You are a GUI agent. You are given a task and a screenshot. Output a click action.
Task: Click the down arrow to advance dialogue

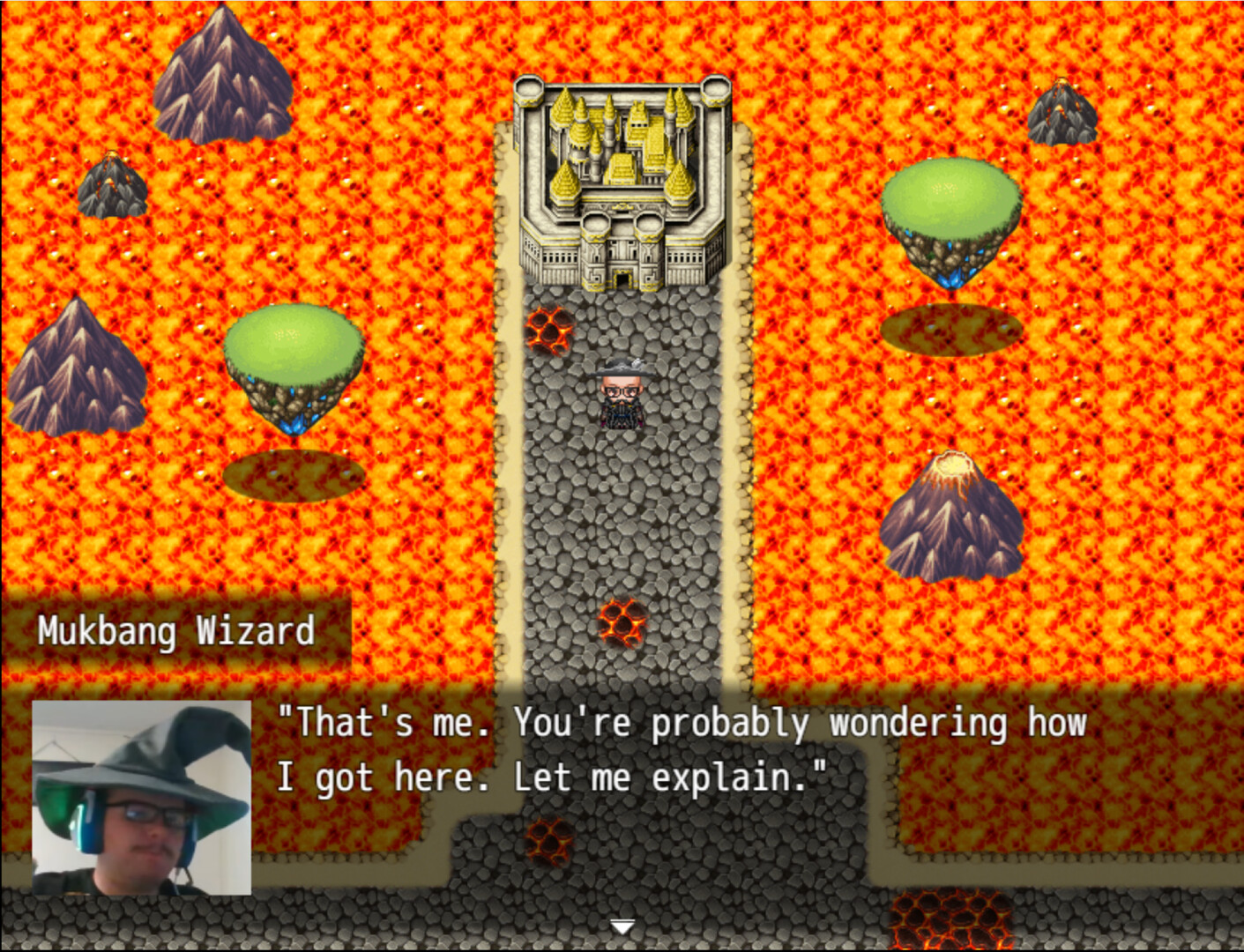click(622, 927)
